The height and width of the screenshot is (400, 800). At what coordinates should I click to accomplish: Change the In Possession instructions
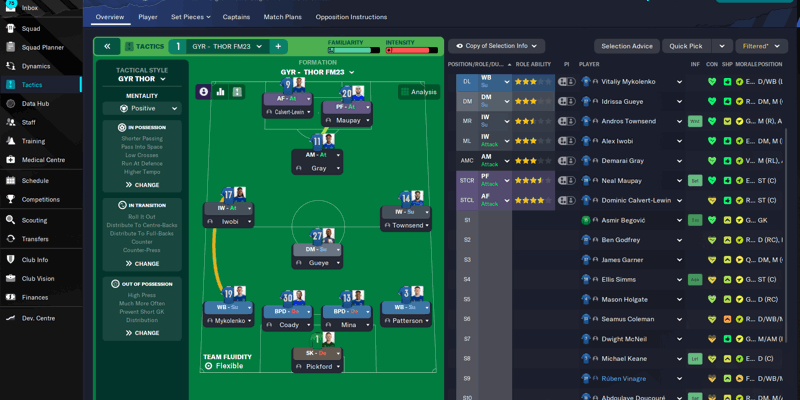(x=142, y=185)
